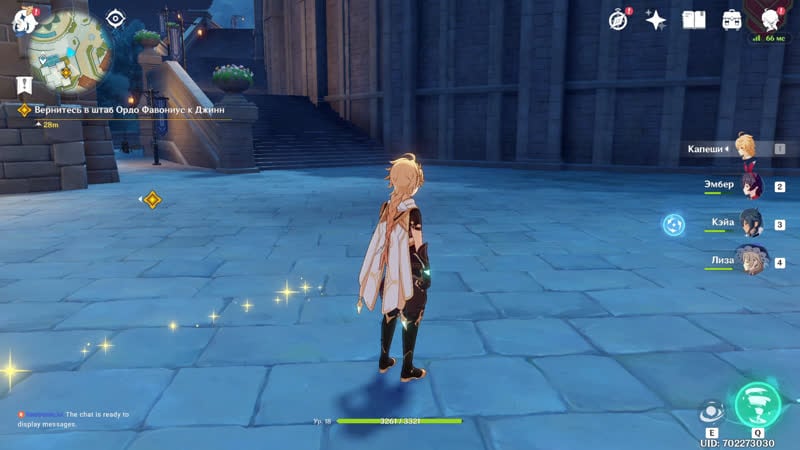This screenshot has width=800, height=450.
Task: Open the backpack inventory icon
Action: point(732,19)
